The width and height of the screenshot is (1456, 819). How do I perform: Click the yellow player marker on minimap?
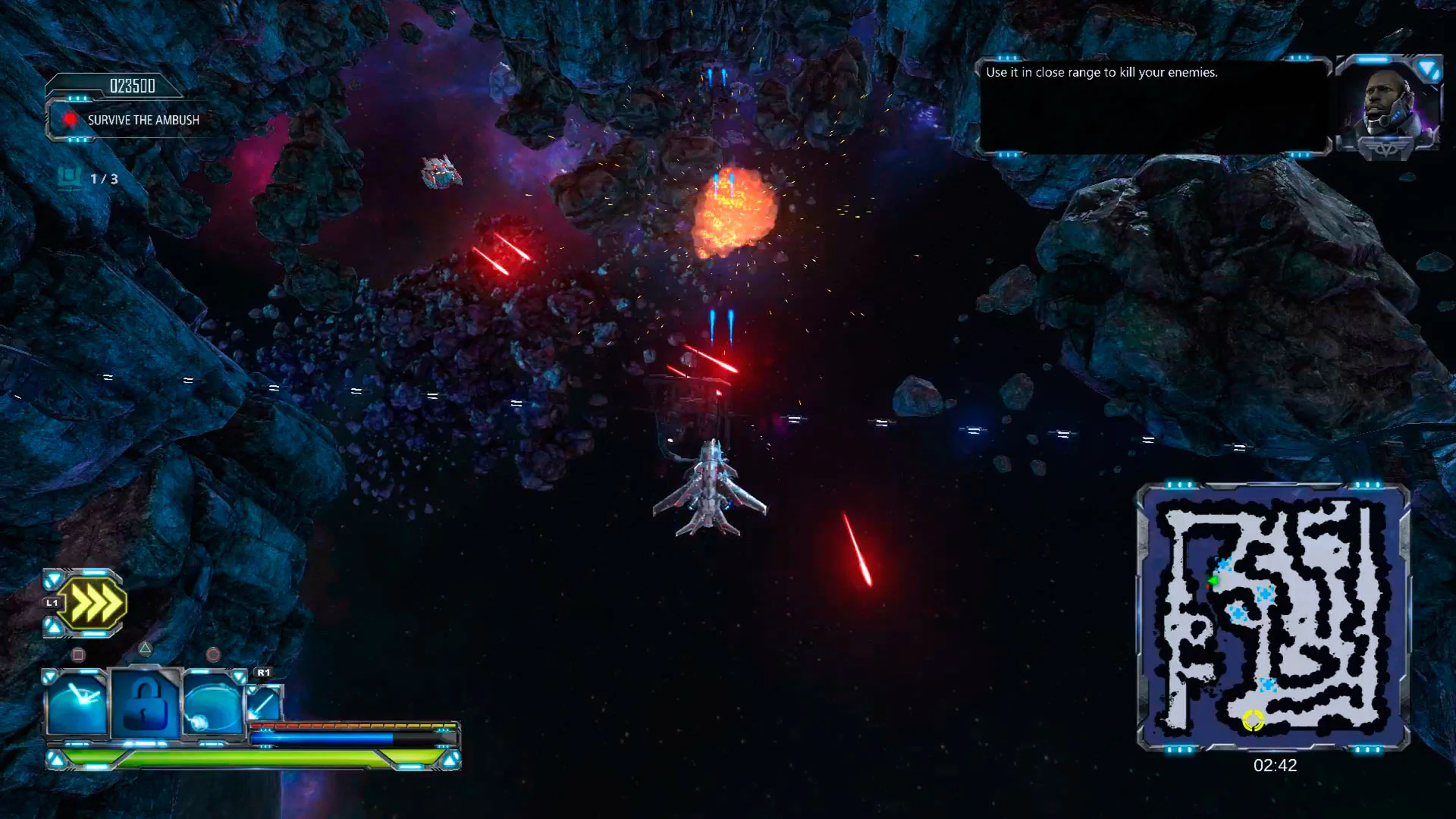1254,721
